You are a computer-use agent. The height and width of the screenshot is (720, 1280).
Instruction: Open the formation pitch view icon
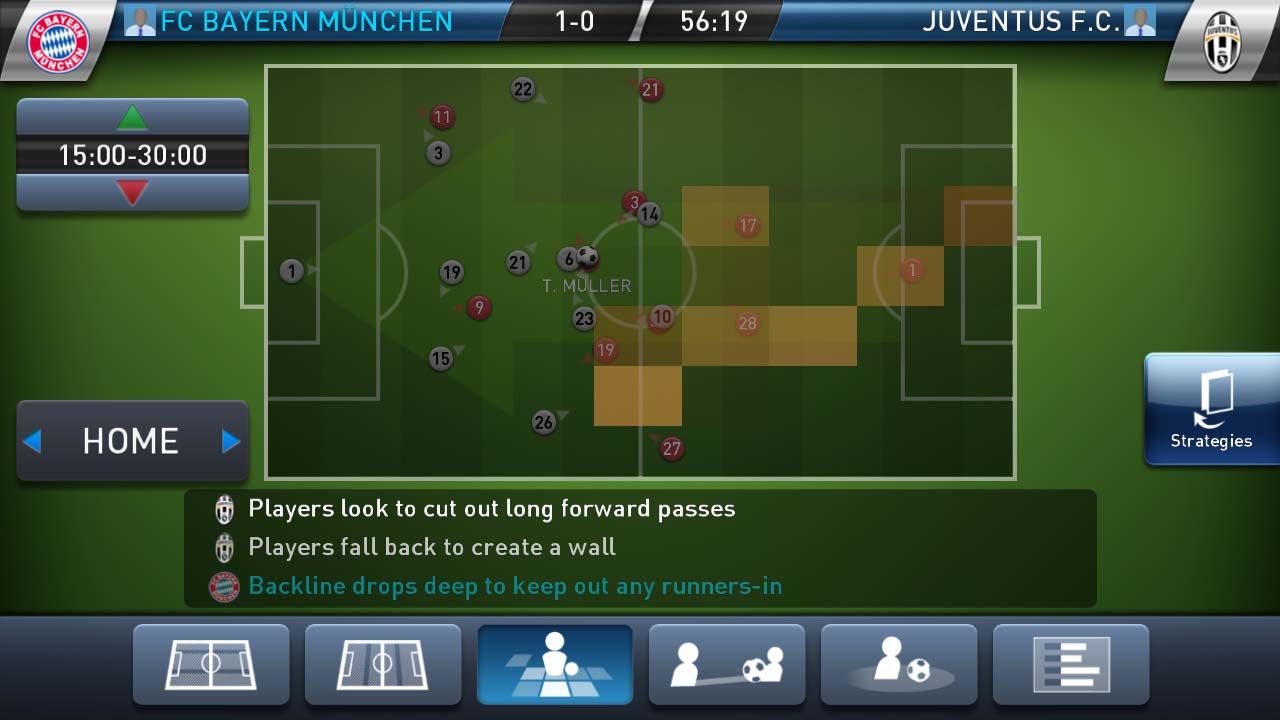coord(211,663)
